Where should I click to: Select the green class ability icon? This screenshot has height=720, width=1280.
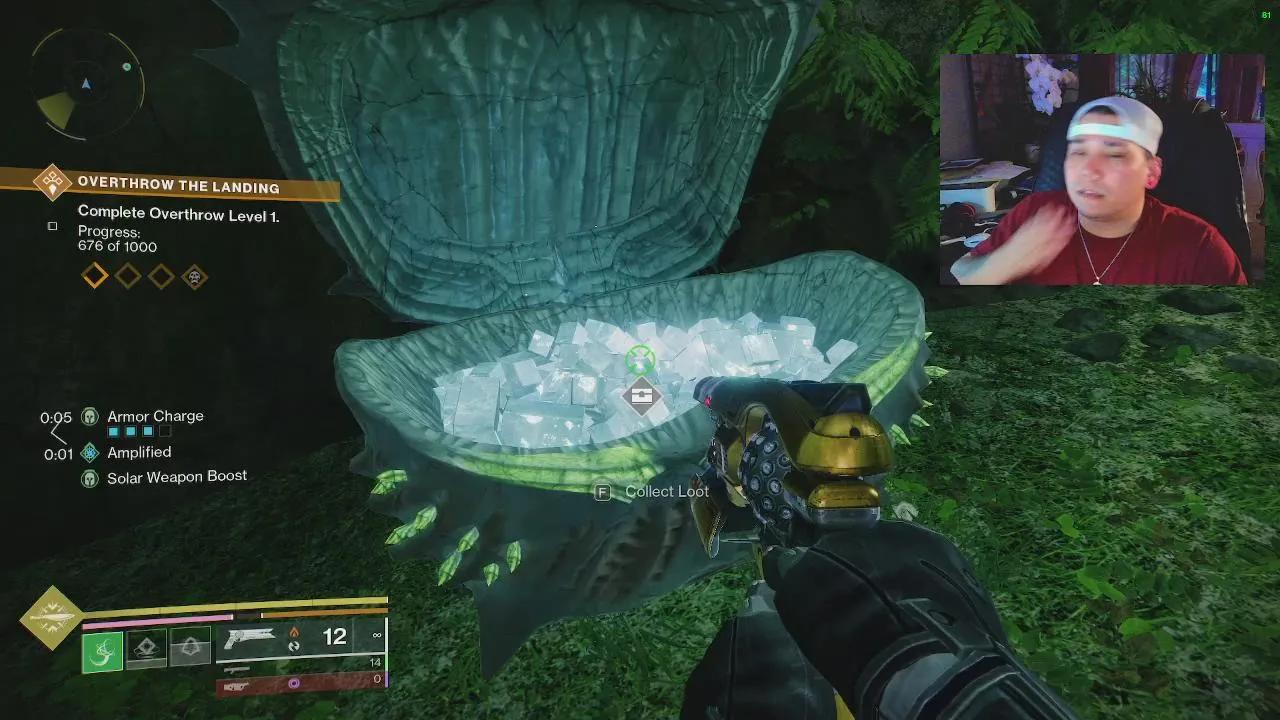coord(102,652)
